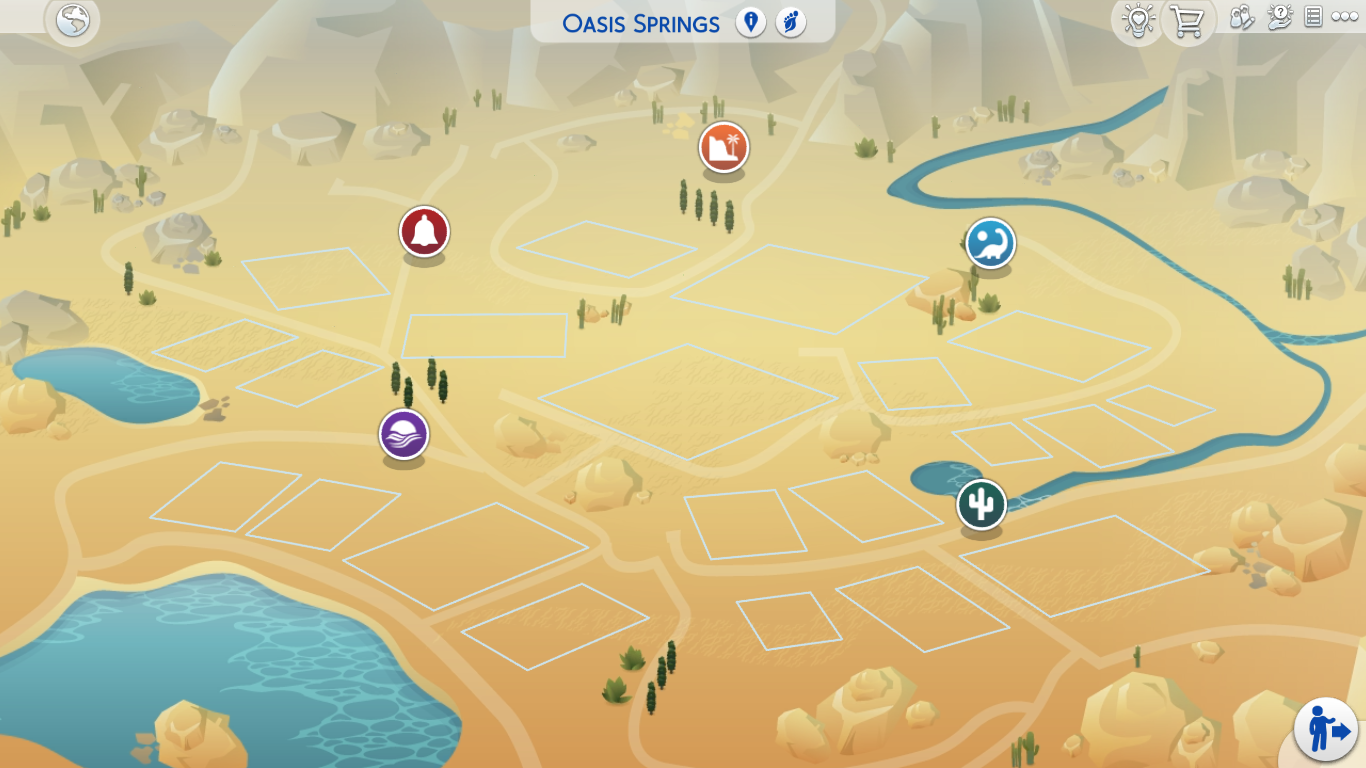Select the blue dinosaur map marker
Screen dimensions: 1366x768
coord(990,243)
